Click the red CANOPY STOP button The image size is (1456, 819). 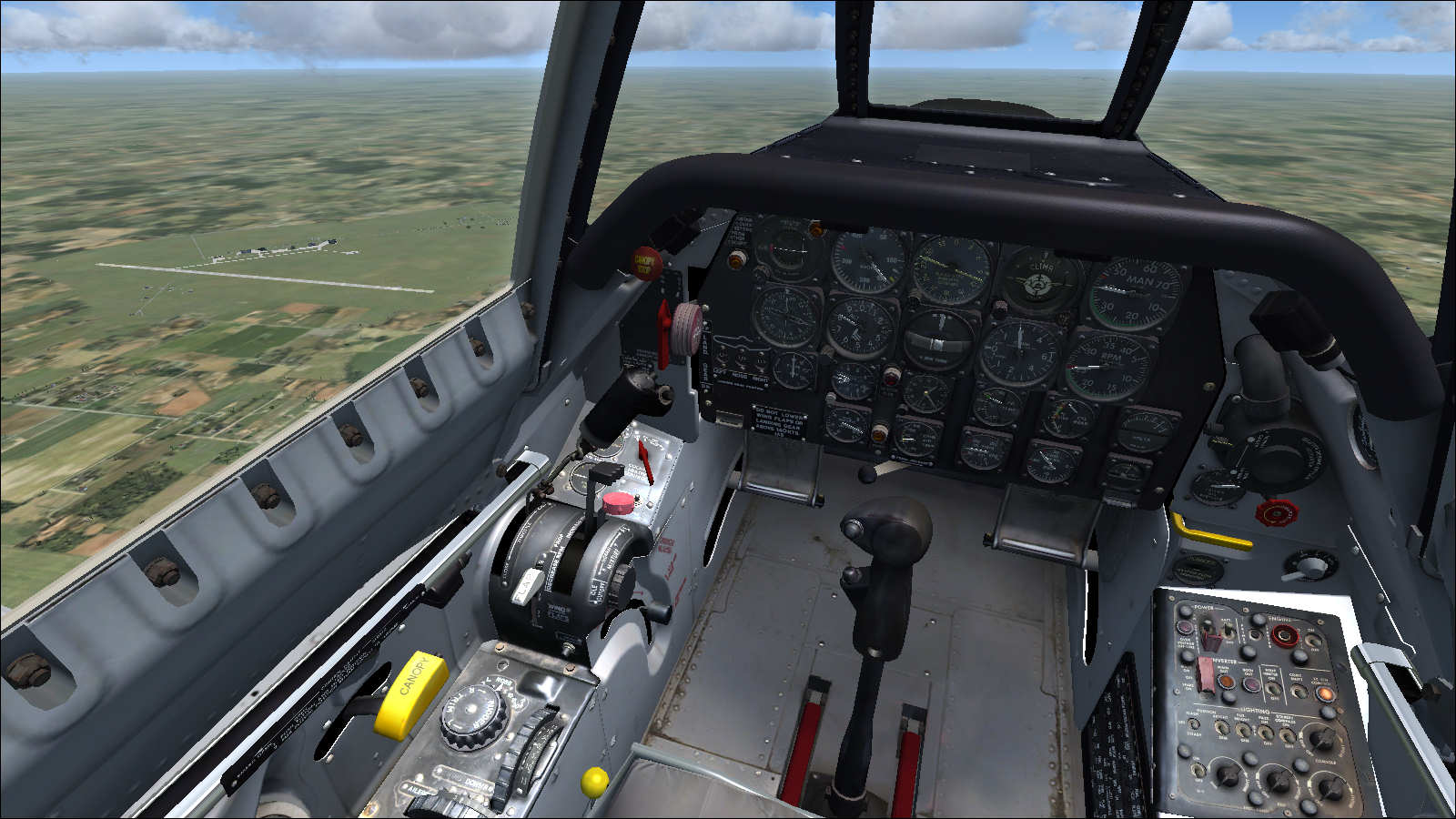coord(646,262)
